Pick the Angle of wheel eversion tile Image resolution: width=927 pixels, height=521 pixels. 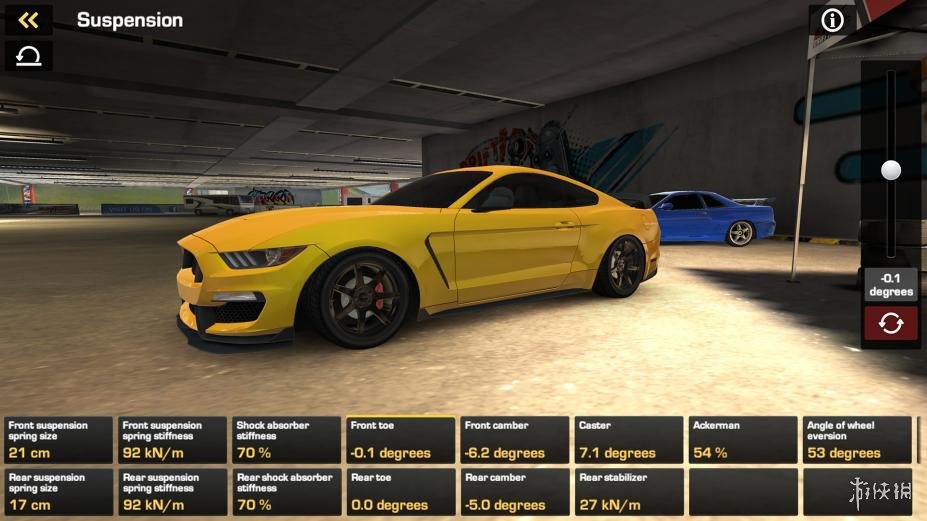[x=857, y=440]
